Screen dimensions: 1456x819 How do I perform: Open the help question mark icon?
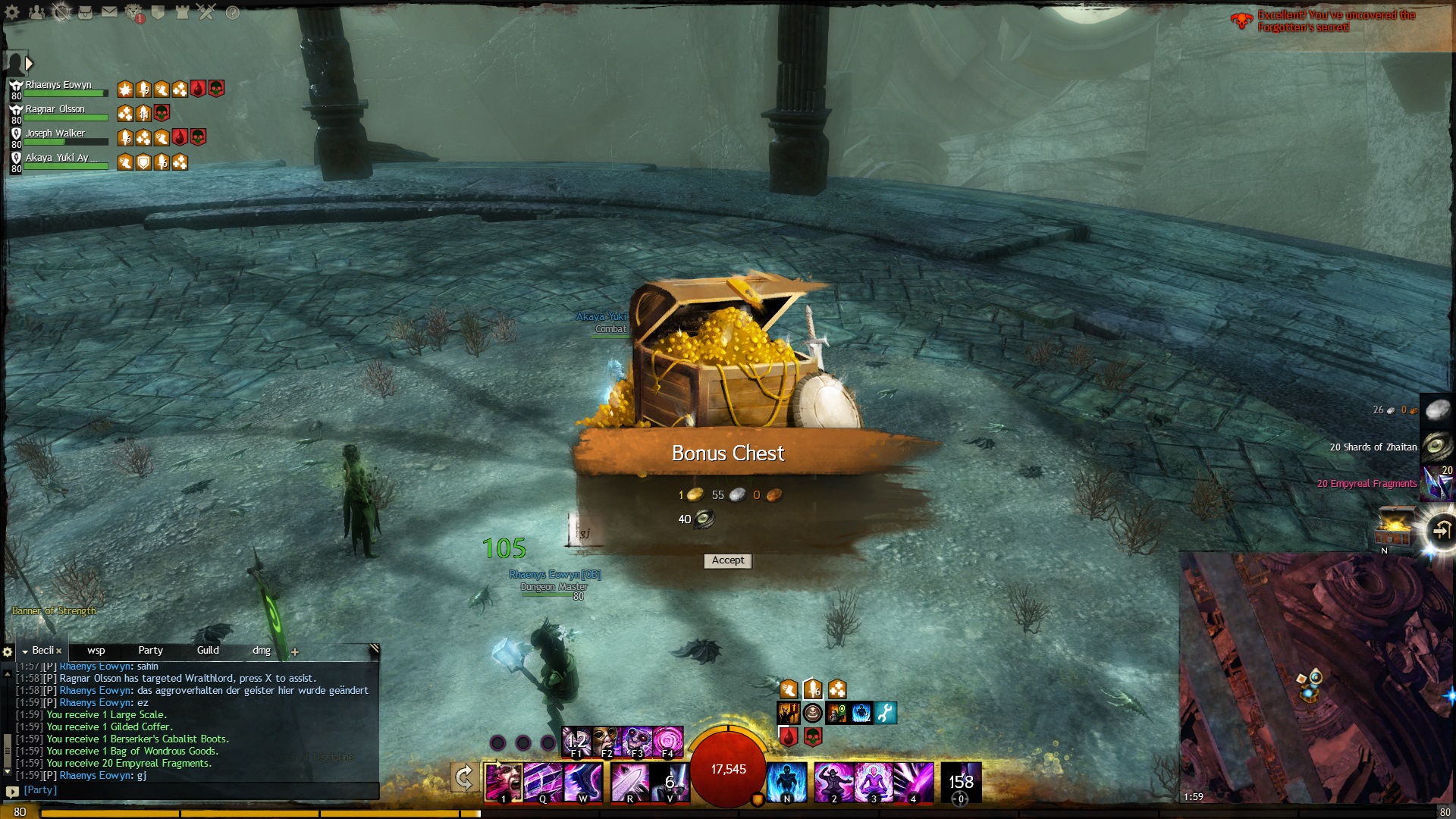(233, 12)
